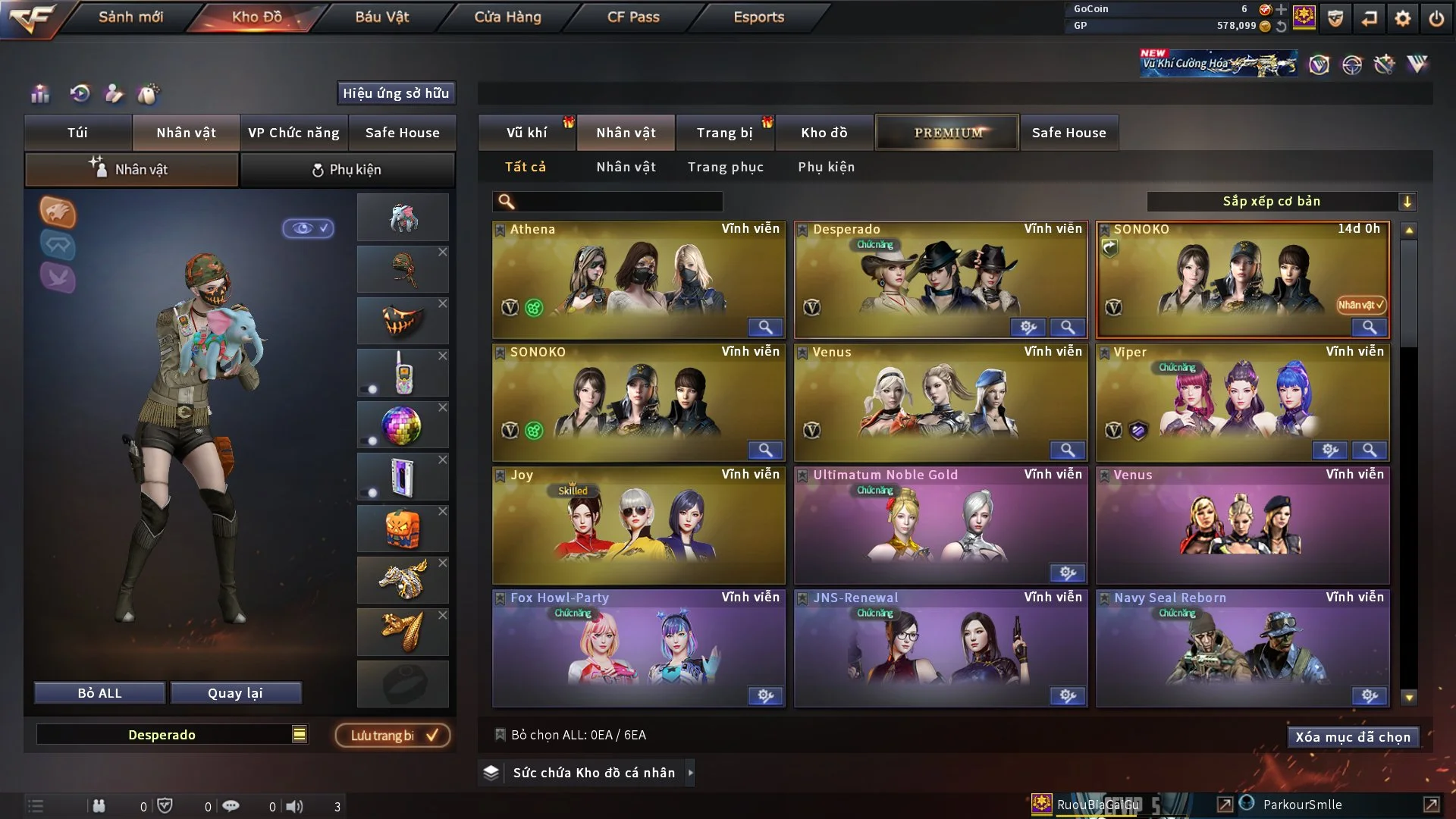The height and width of the screenshot is (819, 1456).
Task: Click the magnifier preview icon on Athena card
Action: (x=765, y=327)
